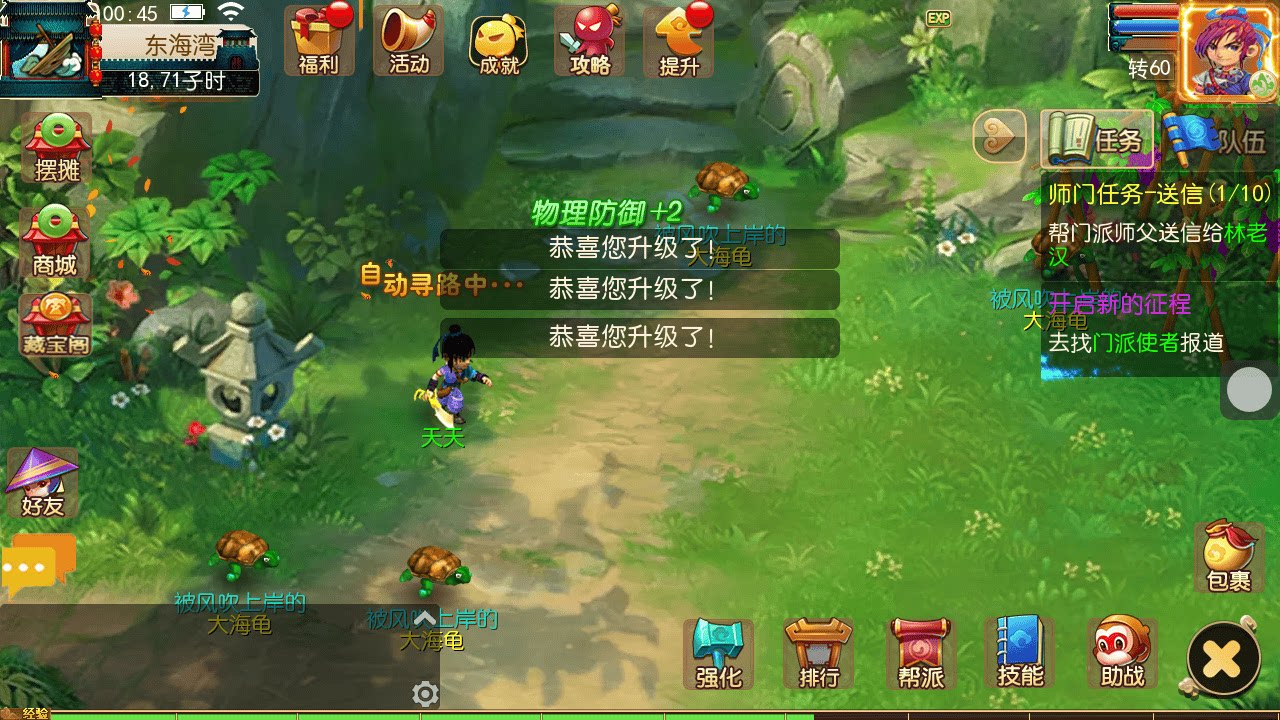Open the 强化 (Enhance) menu
The width and height of the screenshot is (1280, 720).
click(x=716, y=652)
